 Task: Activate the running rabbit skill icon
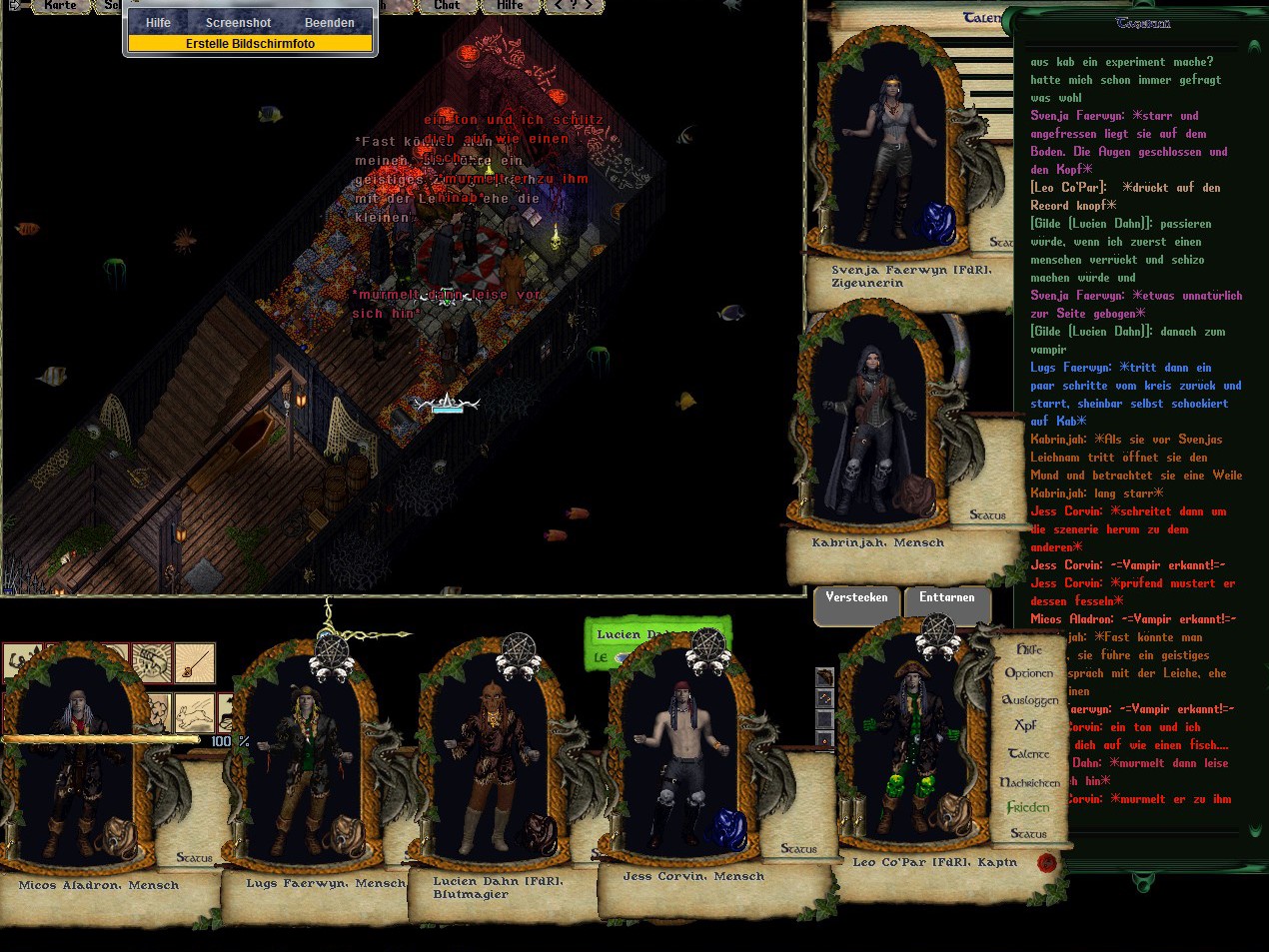tap(195, 713)
